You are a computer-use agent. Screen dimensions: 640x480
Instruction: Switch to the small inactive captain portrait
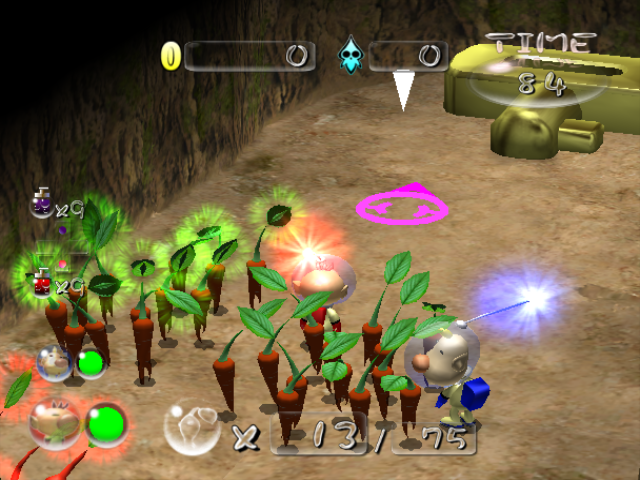[54, 361]
